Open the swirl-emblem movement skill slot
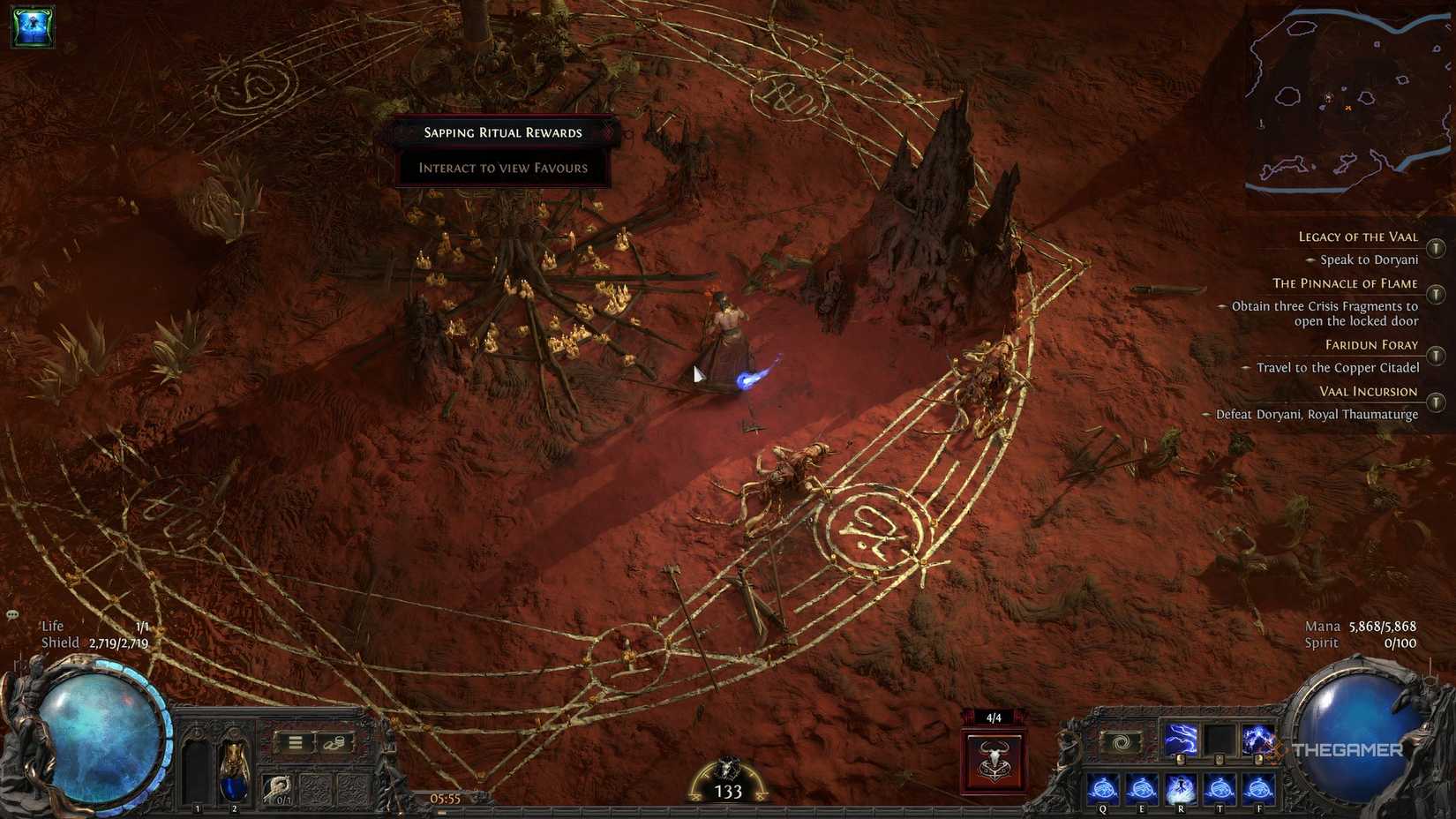This screenshot has width=1456, height=819. click(x=1122, y=741)
